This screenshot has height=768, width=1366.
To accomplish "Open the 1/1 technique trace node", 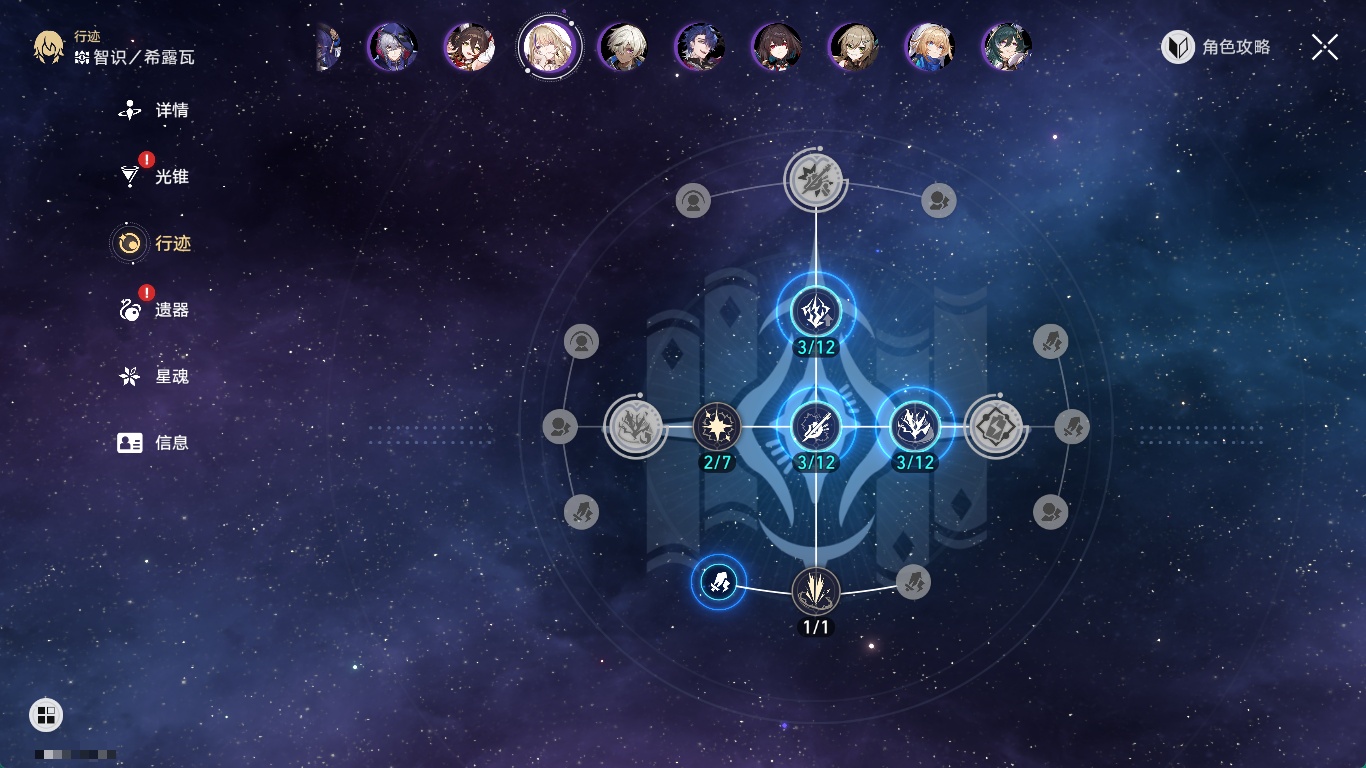I will point(816,591).
